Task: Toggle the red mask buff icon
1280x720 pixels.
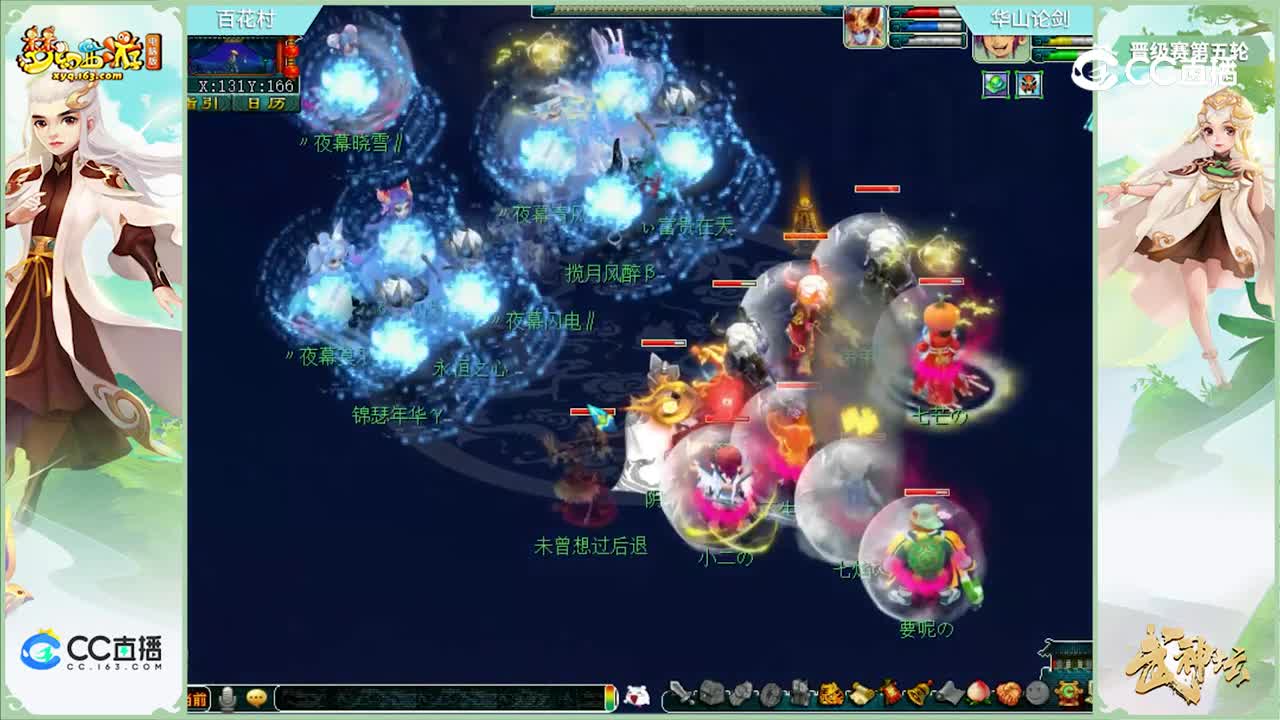Action: tap(1028, 85)
